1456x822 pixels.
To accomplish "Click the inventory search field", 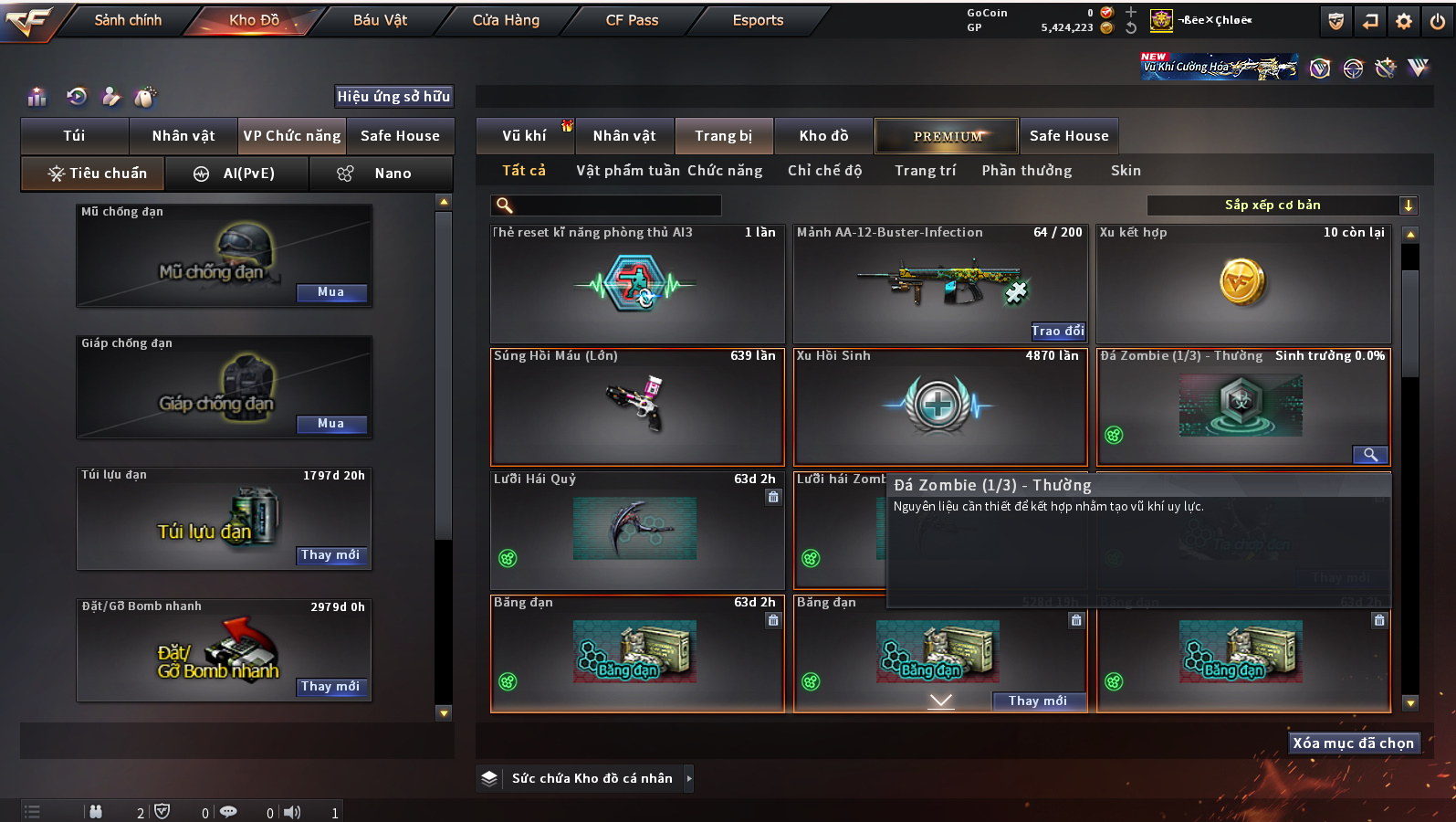I will [x=607, y=205].
